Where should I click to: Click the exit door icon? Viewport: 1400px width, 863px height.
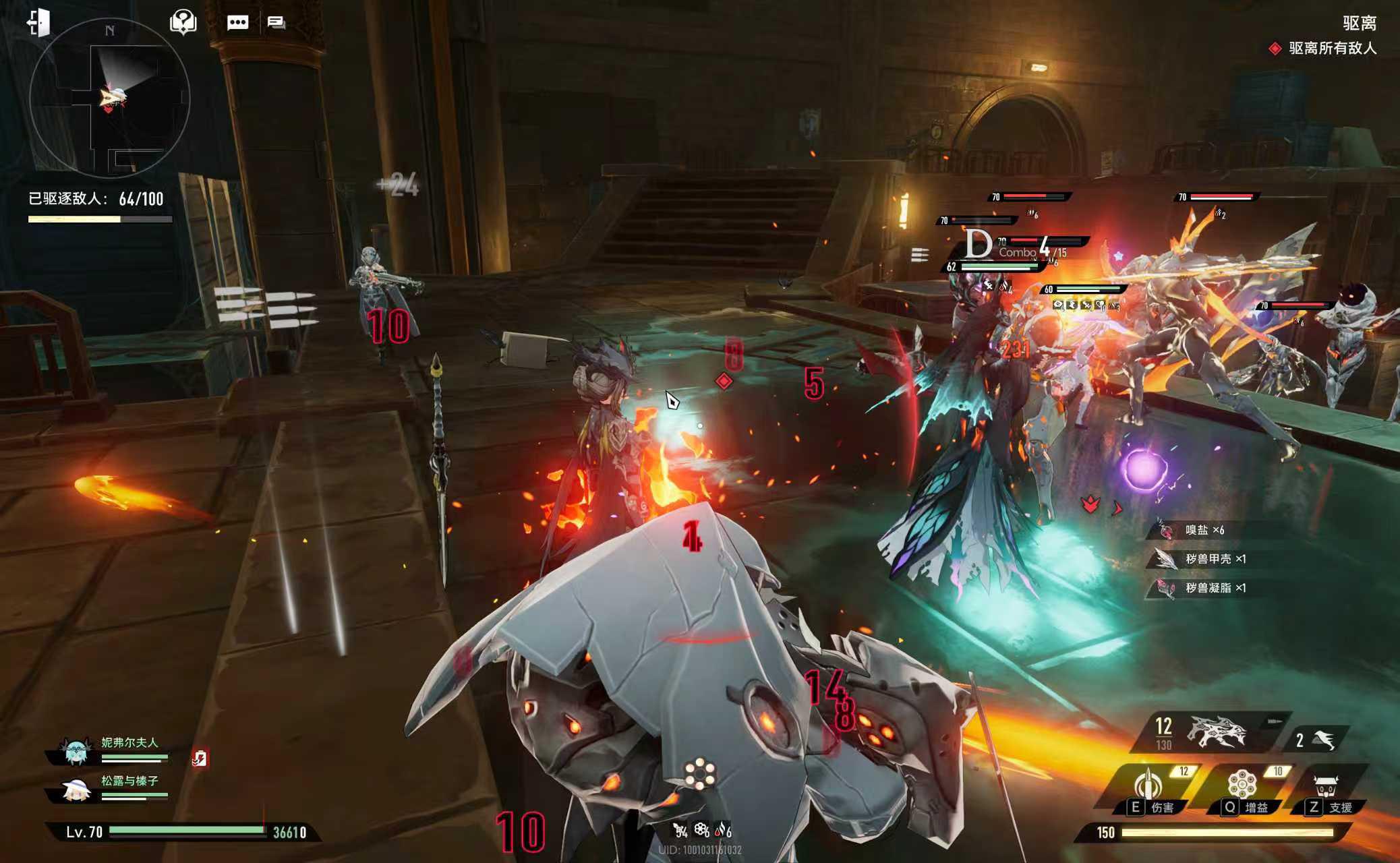coord(39,22)
